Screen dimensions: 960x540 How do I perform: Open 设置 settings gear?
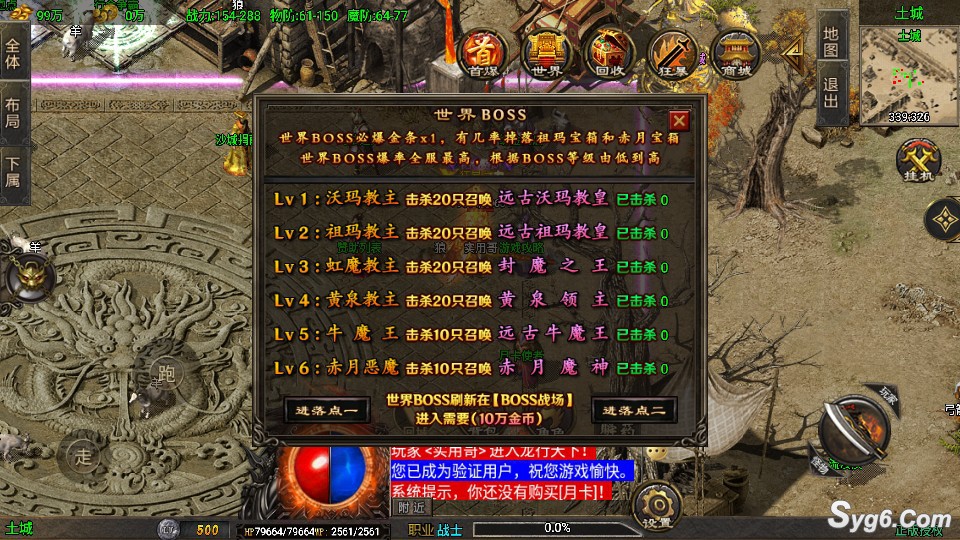(656, 504)
